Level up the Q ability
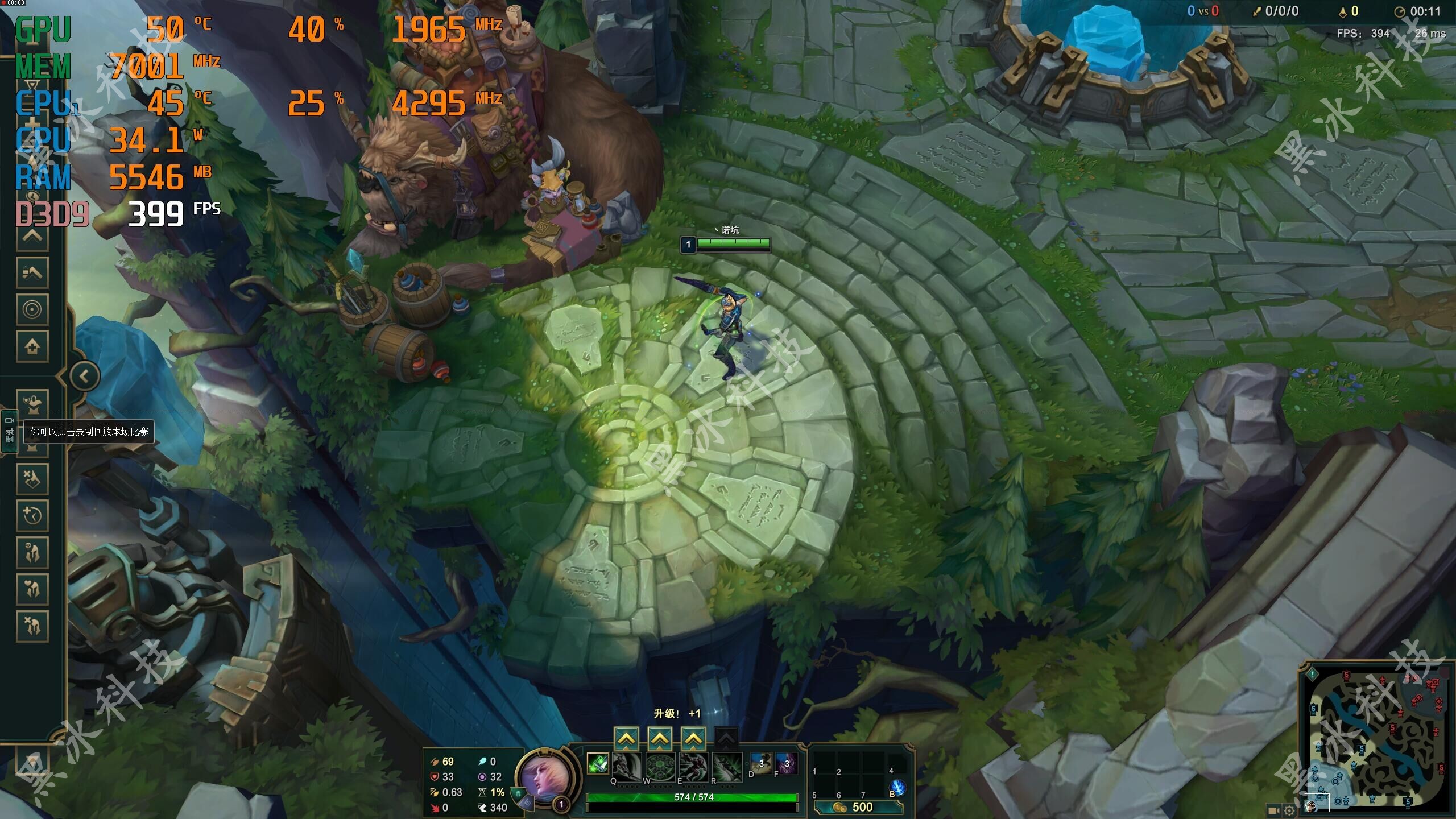This screenshot has height=819, width=1456. [x=626, y=739]
